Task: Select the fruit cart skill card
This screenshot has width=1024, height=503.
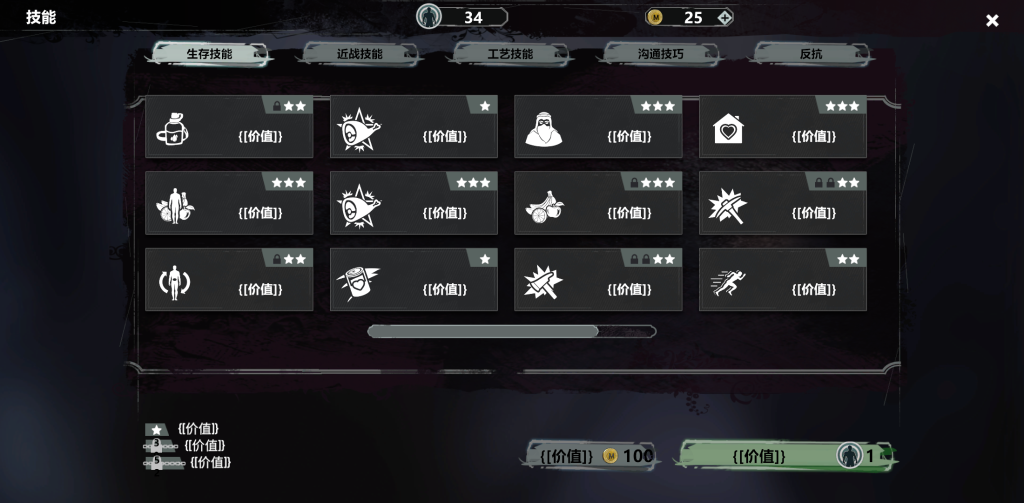Action: click(x=598, y=203)
